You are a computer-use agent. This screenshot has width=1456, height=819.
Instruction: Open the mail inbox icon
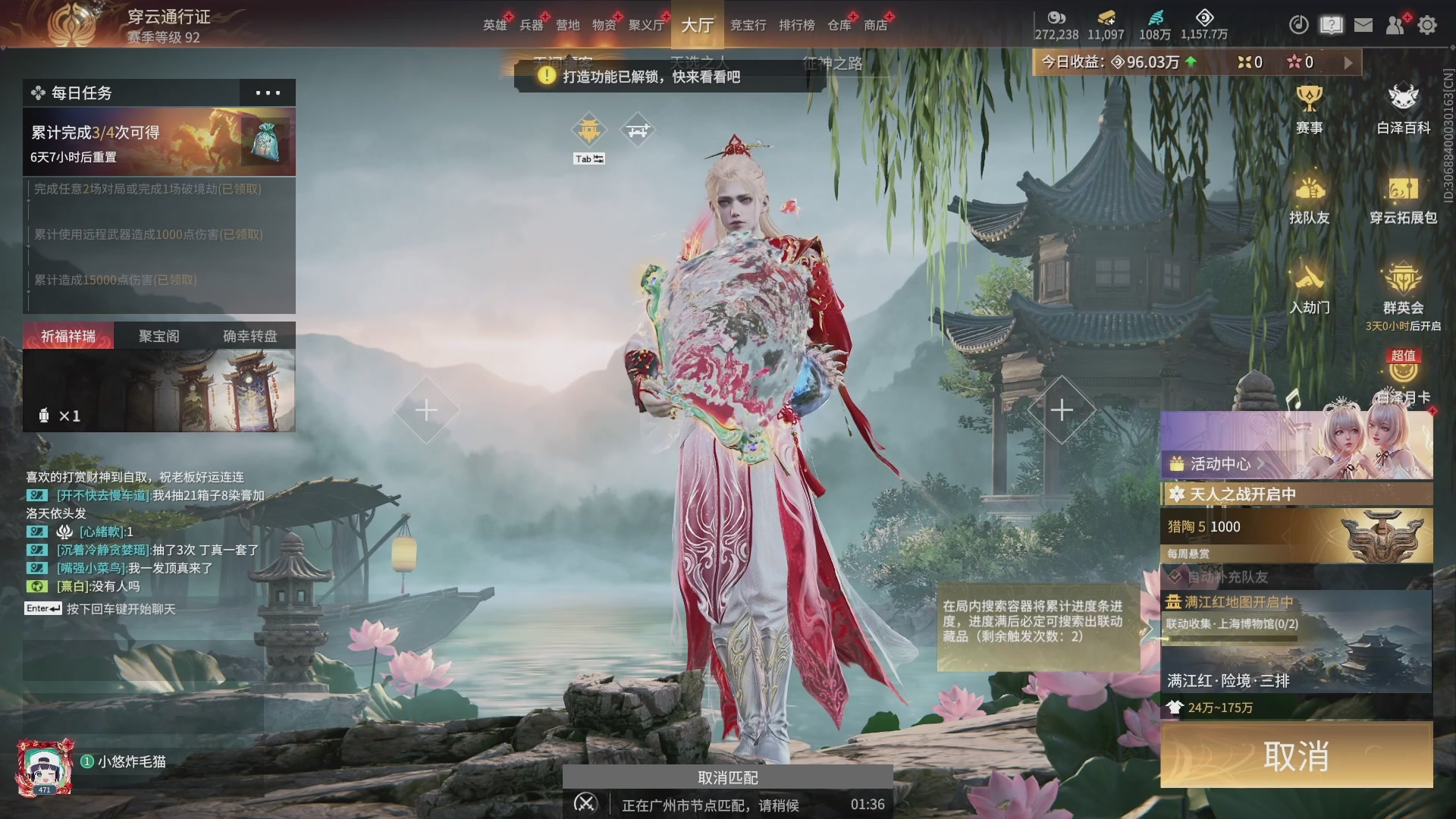[1363, 25]
